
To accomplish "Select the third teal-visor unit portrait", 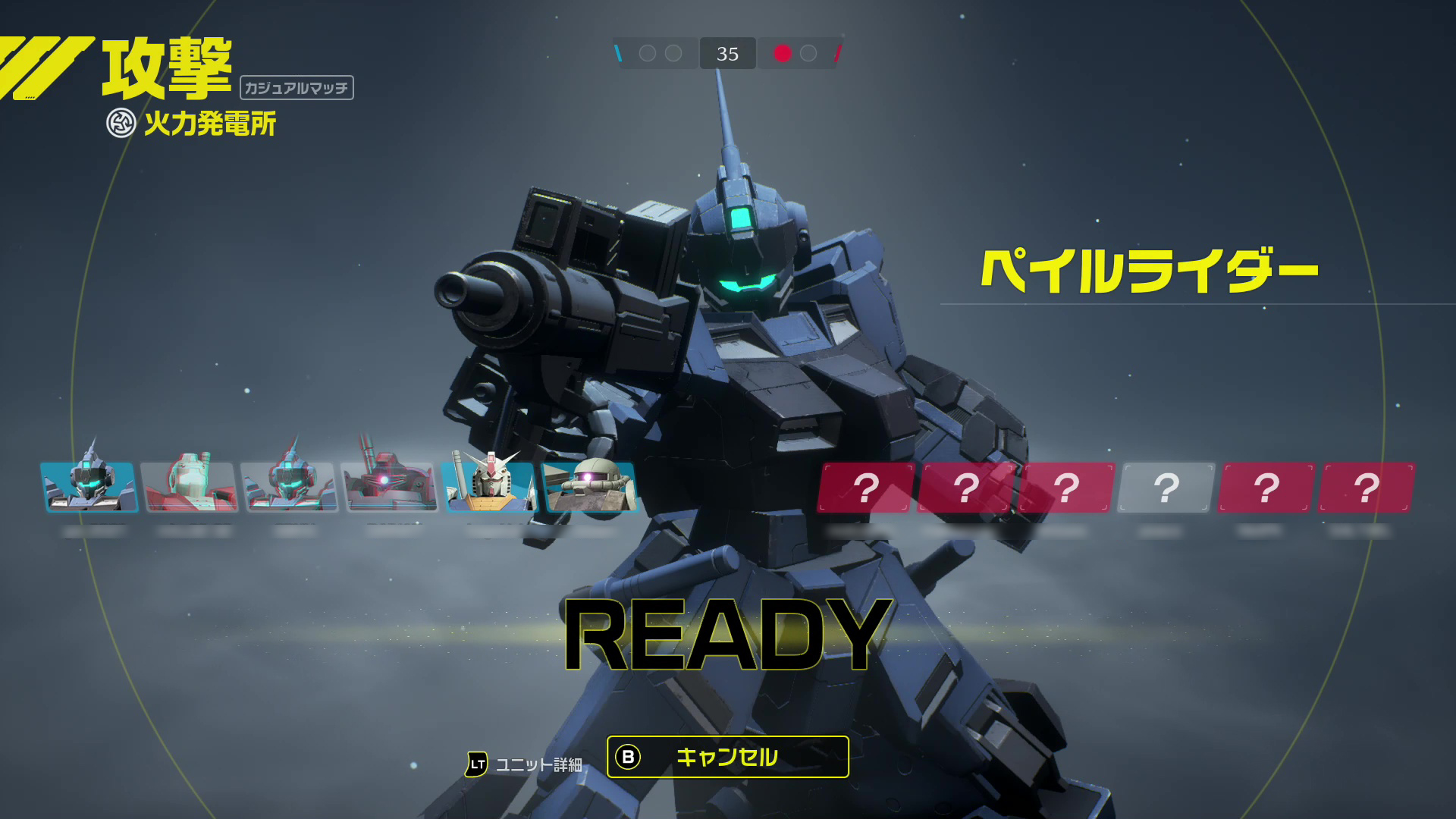I will tap(290, 488).
